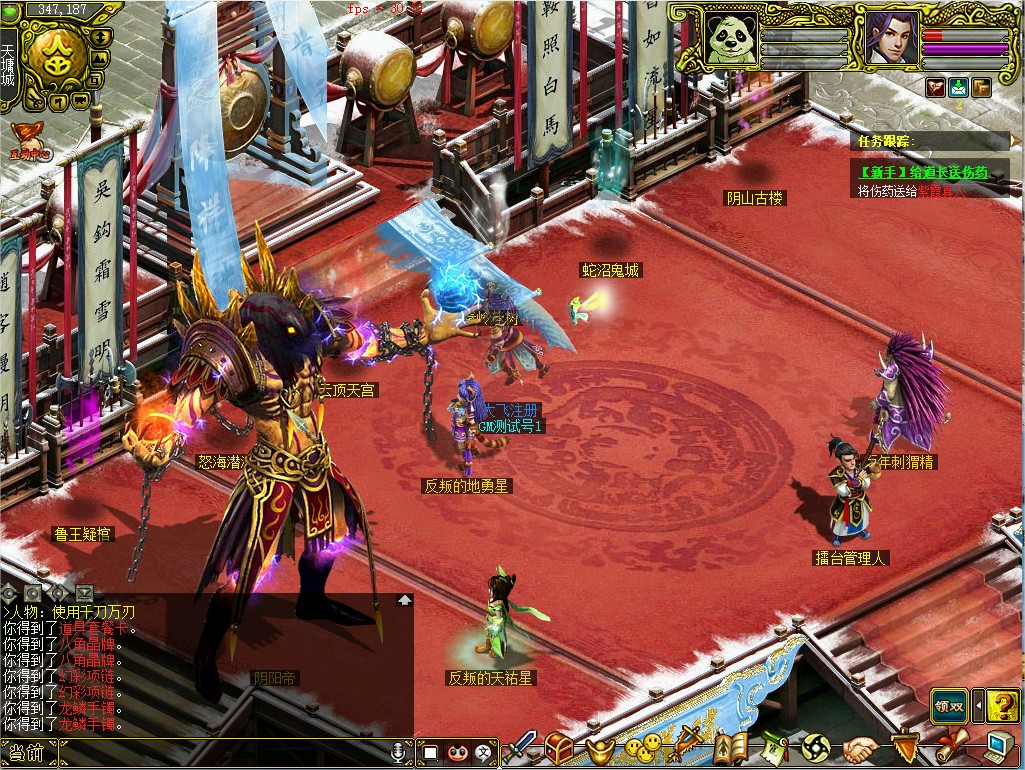Open the 【新手】给道长送伤药 tracked quest
This screenshot has width=1025, height=770.
tap(923, 172)
